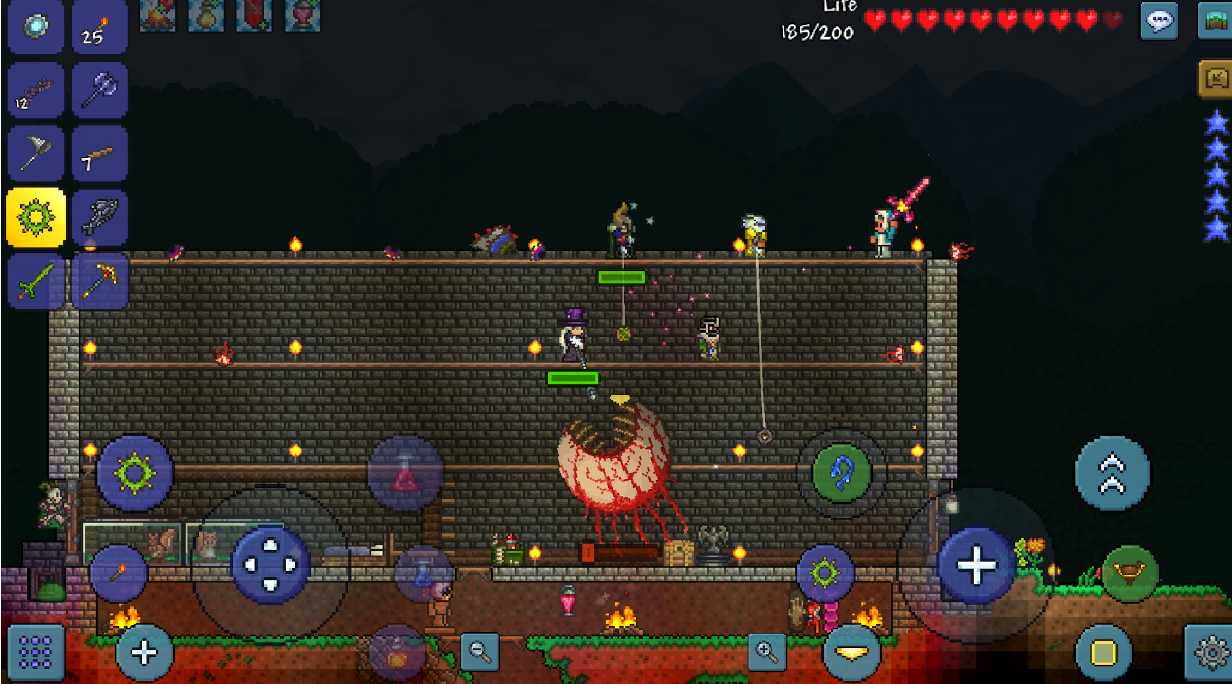The height and width of the screenshot is (684, 1232).
Task: Zoom in with the plus magnifier
Action: [x=767, y=652]
